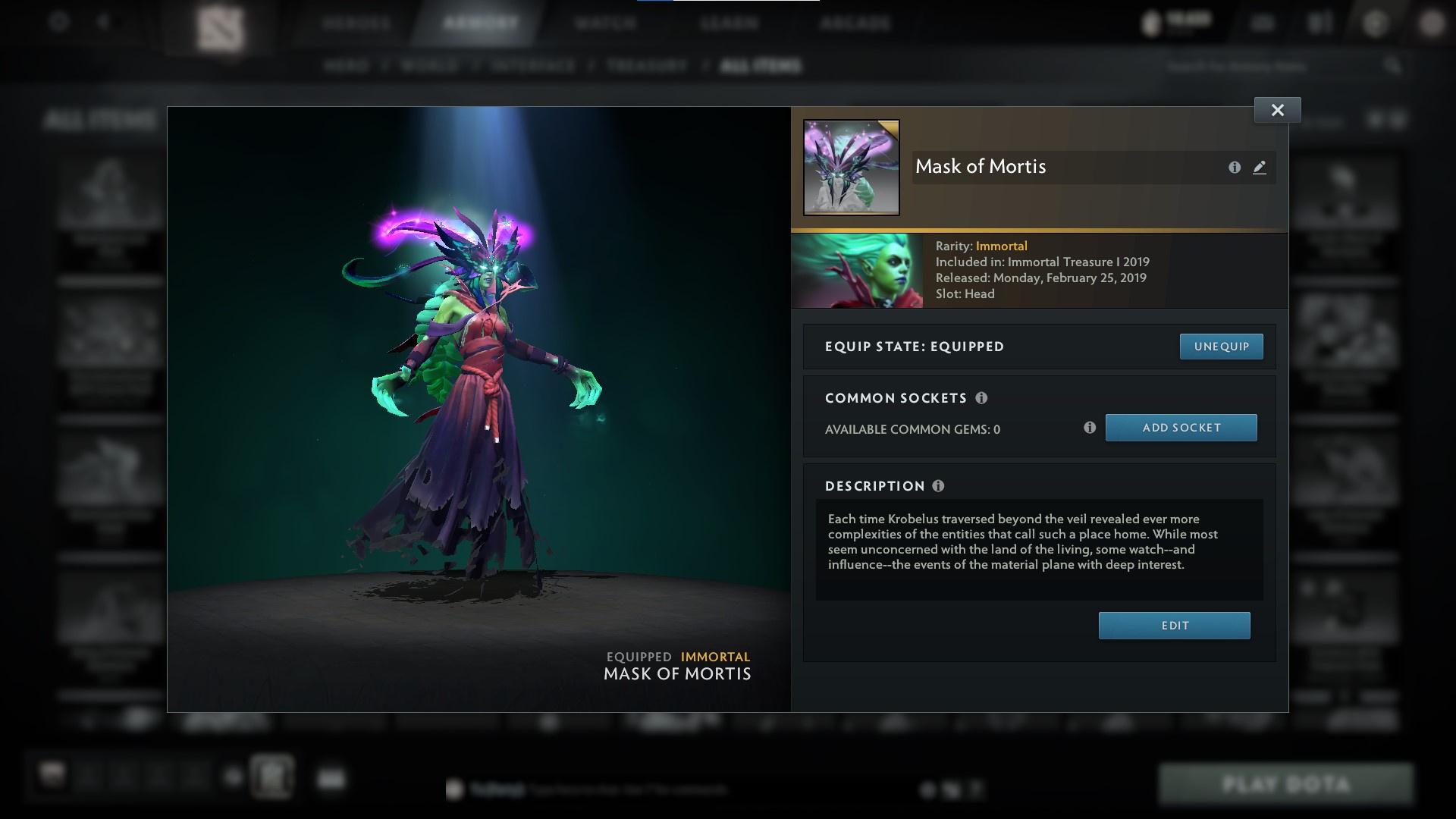Select the TREASURY section tab
Viewport: 1456px width, 819px height.
pyautogui.click(x=644, y=66)
